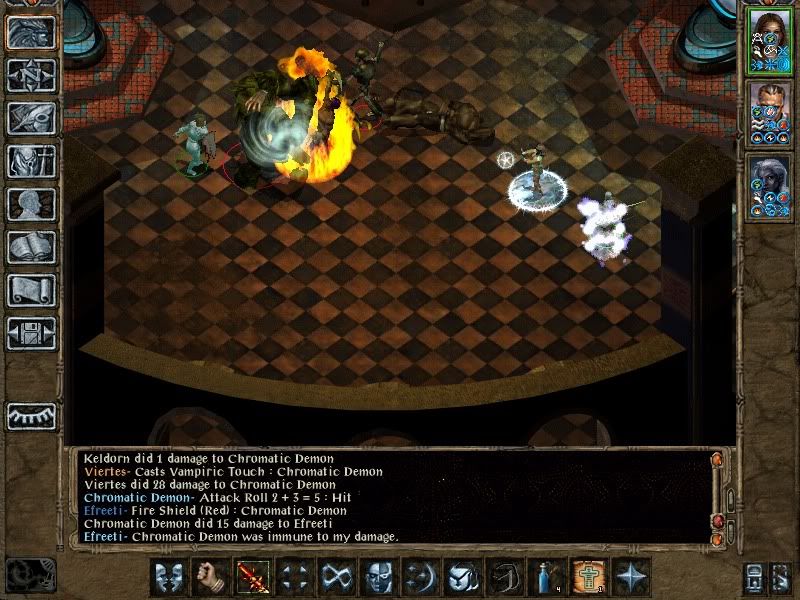Open the mage spellbook
The image size is (800, 600).
click(x=31, y=247)
